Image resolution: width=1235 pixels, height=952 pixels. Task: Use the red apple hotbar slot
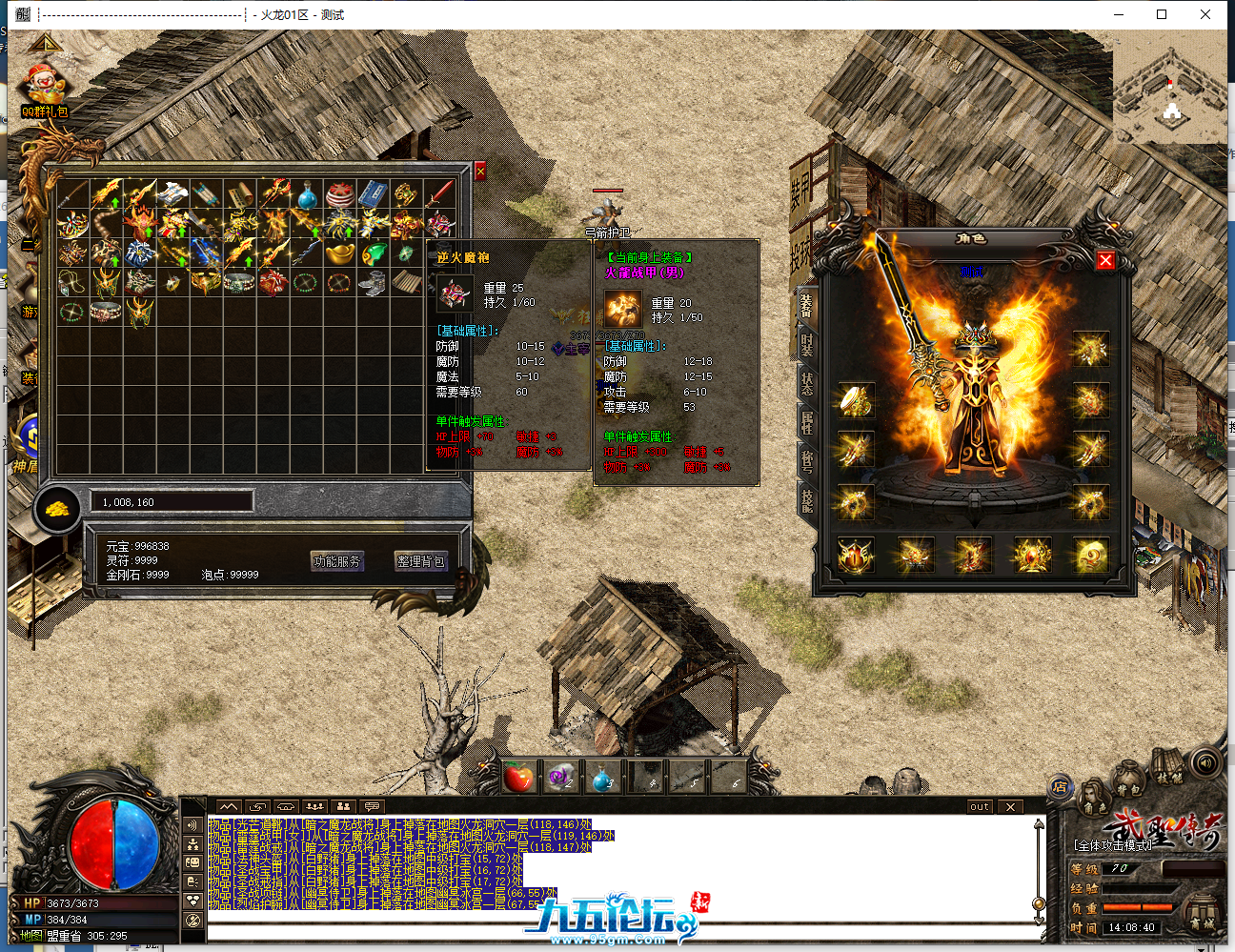(x=518, y=779)
